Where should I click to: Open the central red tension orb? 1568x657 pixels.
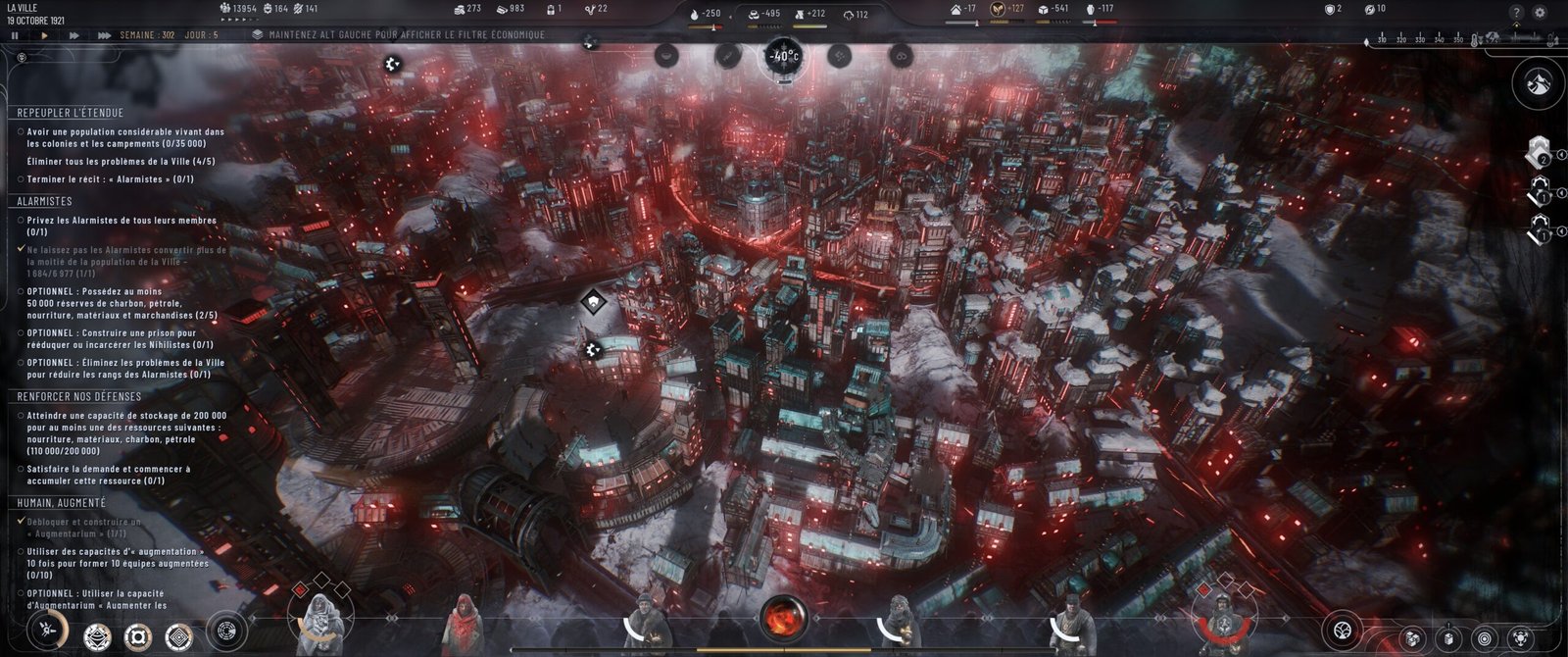click(784, 619)
